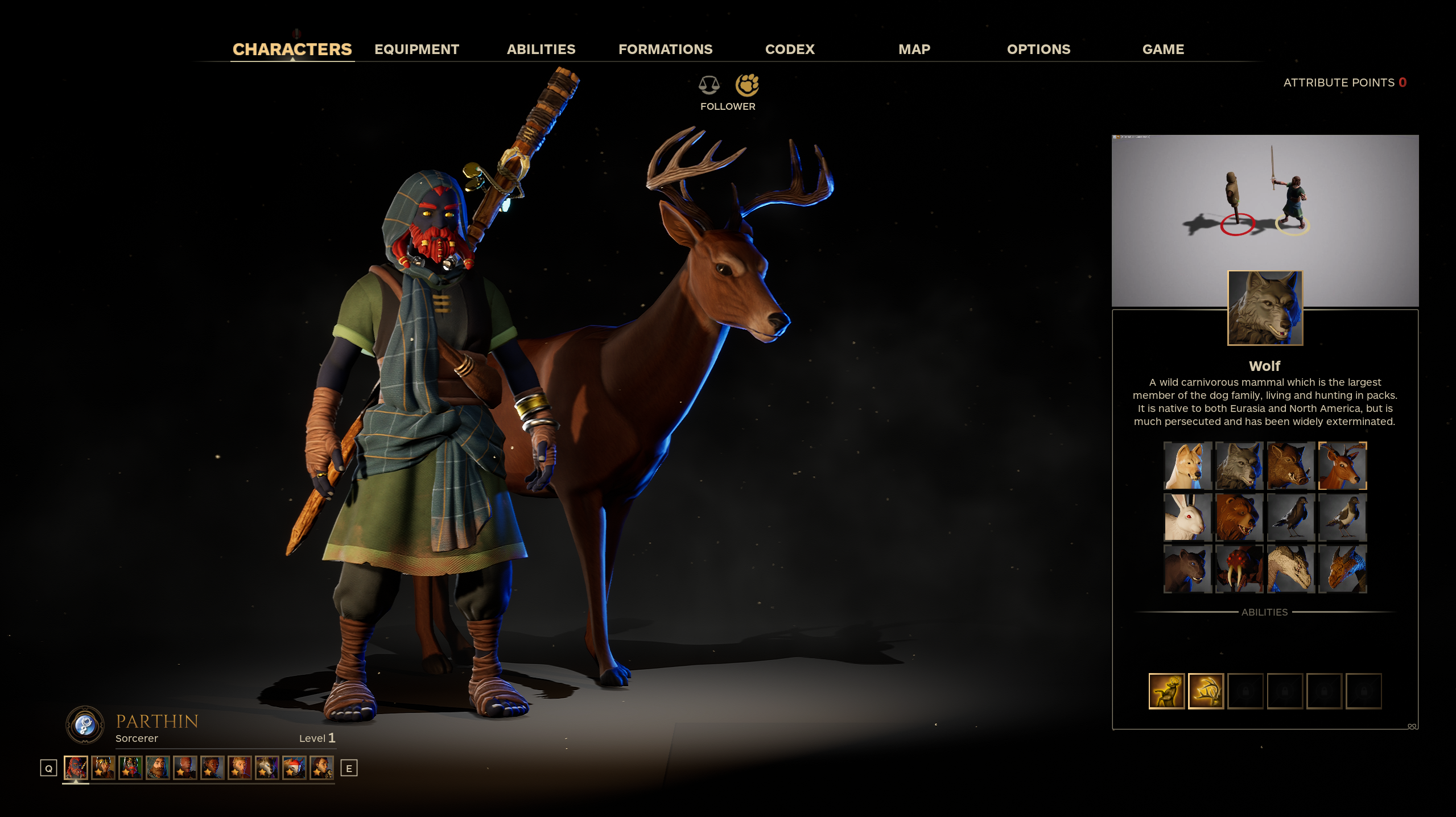Open the Q previous character selector
This screenshot has height=817, width=1456.
tap(48, 767)
